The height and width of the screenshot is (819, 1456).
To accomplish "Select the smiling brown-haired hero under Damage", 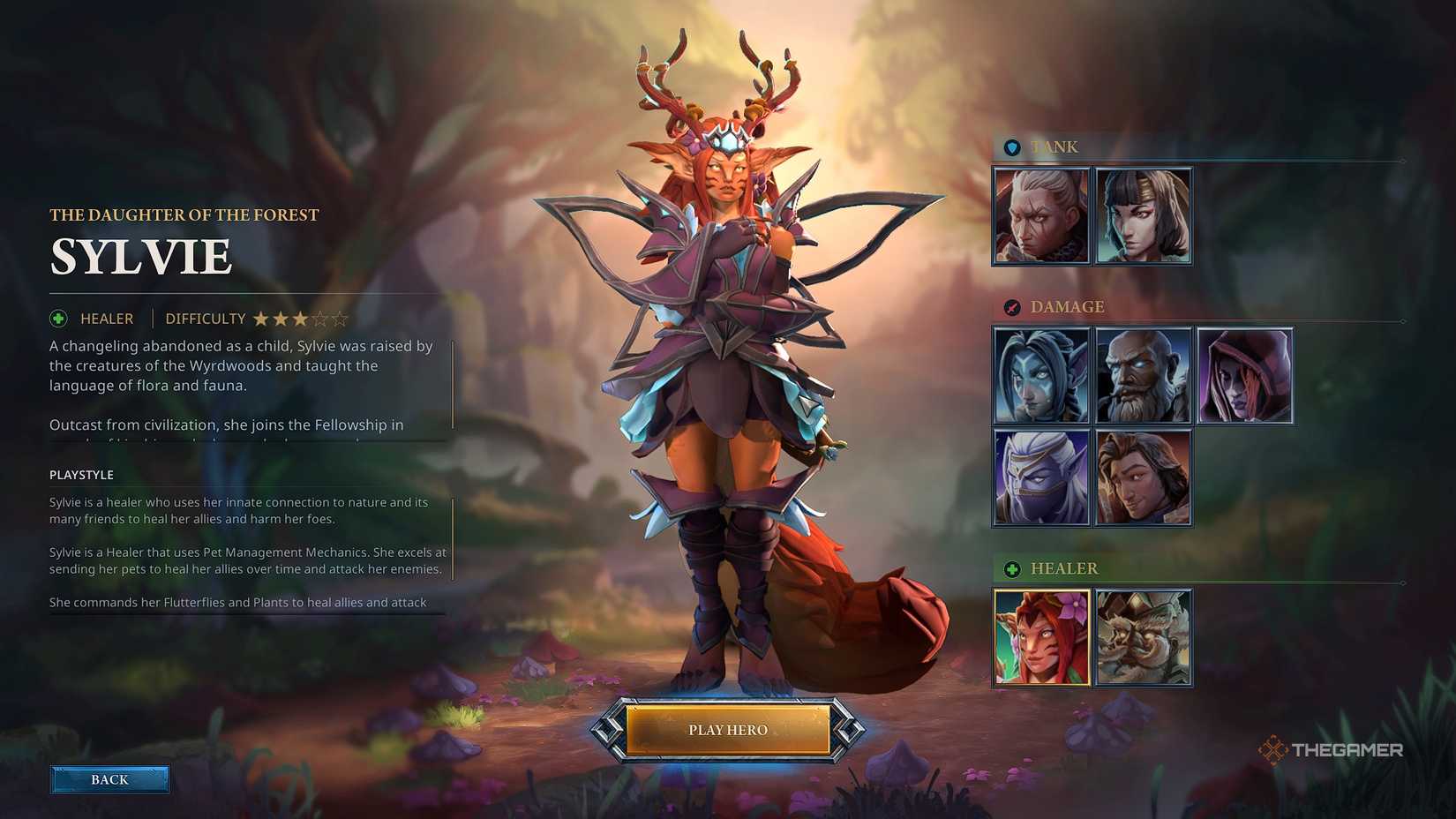I will click(x=1144, y=477).
